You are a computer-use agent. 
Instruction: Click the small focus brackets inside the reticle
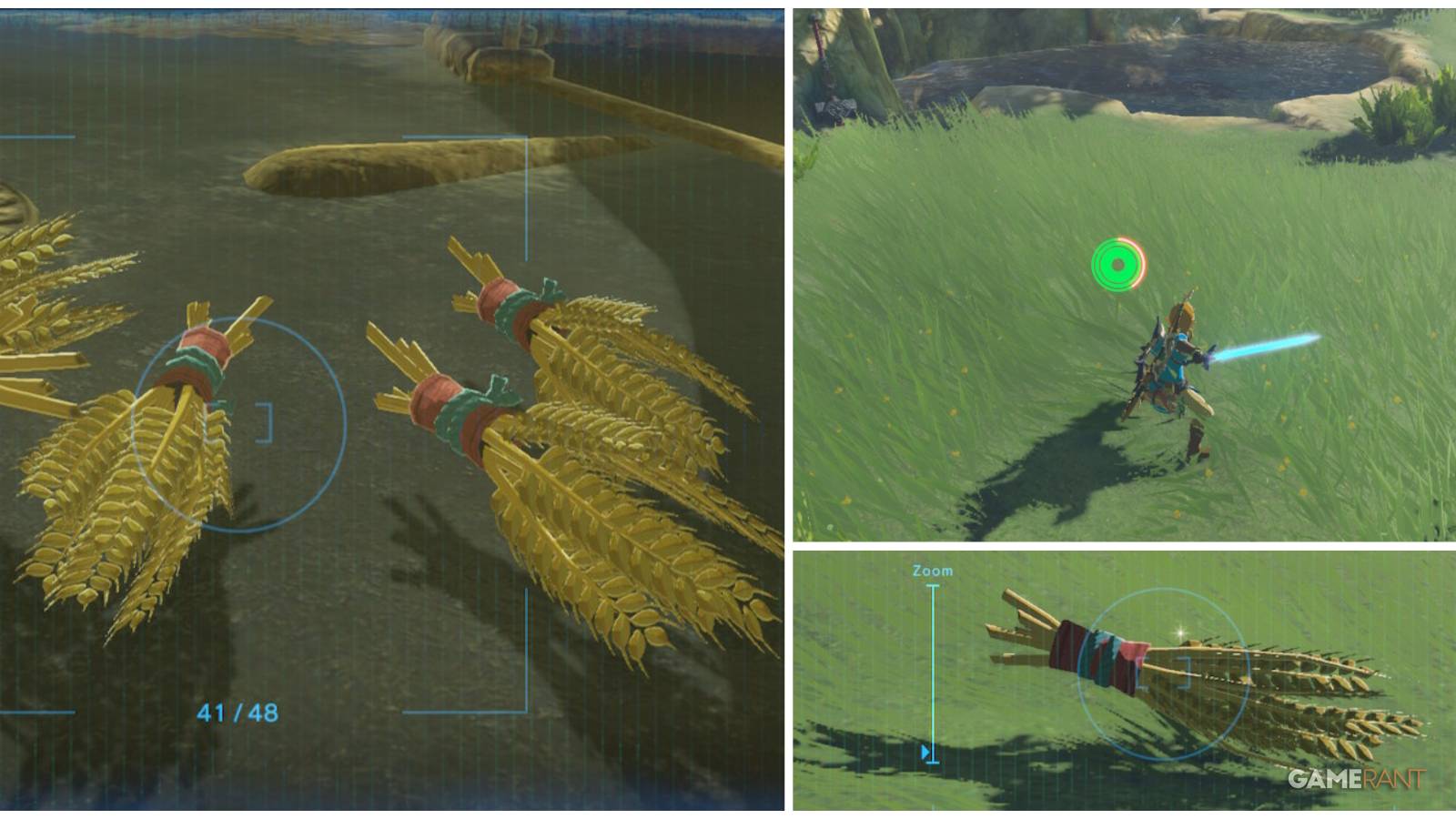pos(264,423)
